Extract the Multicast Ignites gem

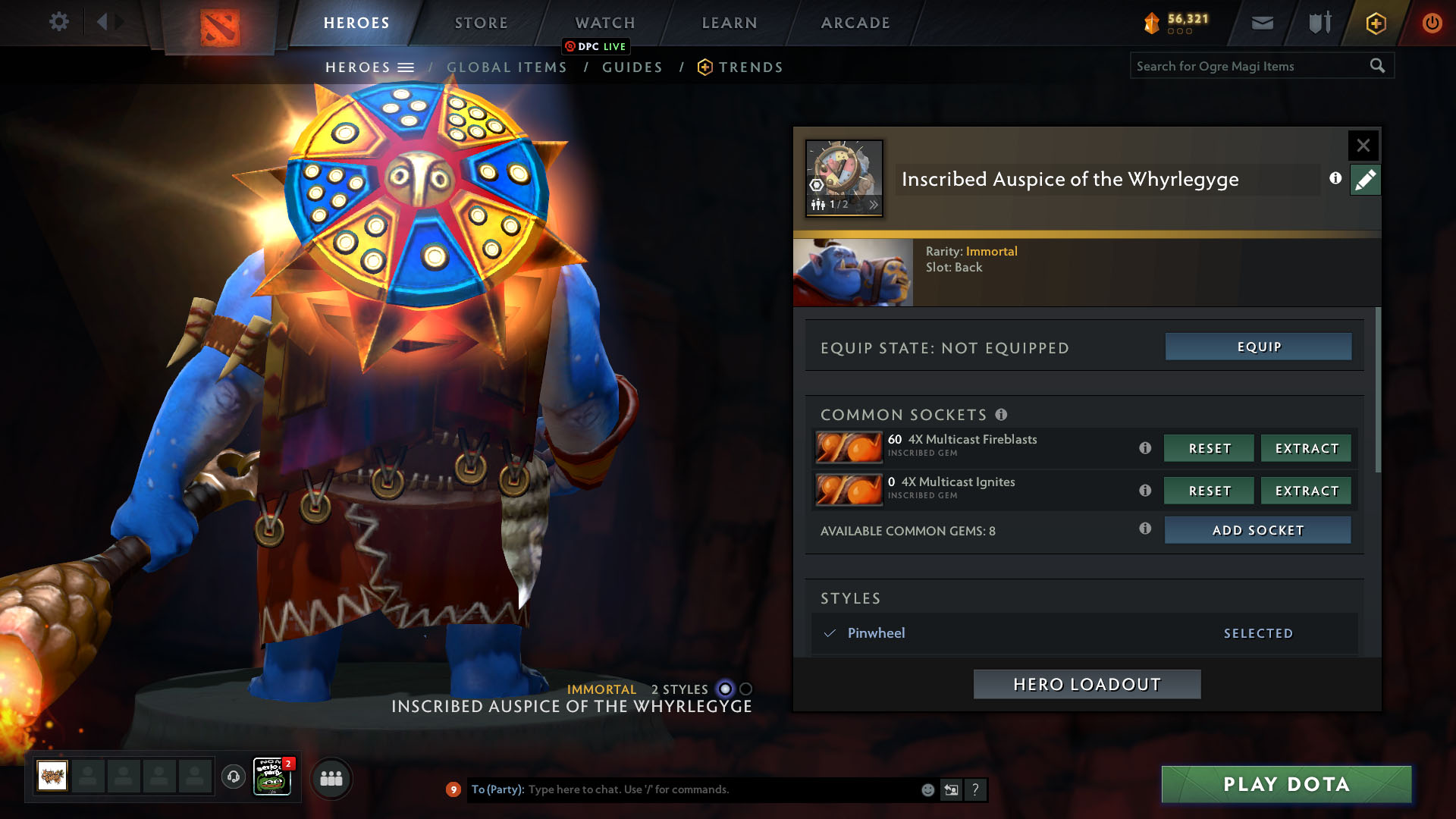[x=1306, y=491]
